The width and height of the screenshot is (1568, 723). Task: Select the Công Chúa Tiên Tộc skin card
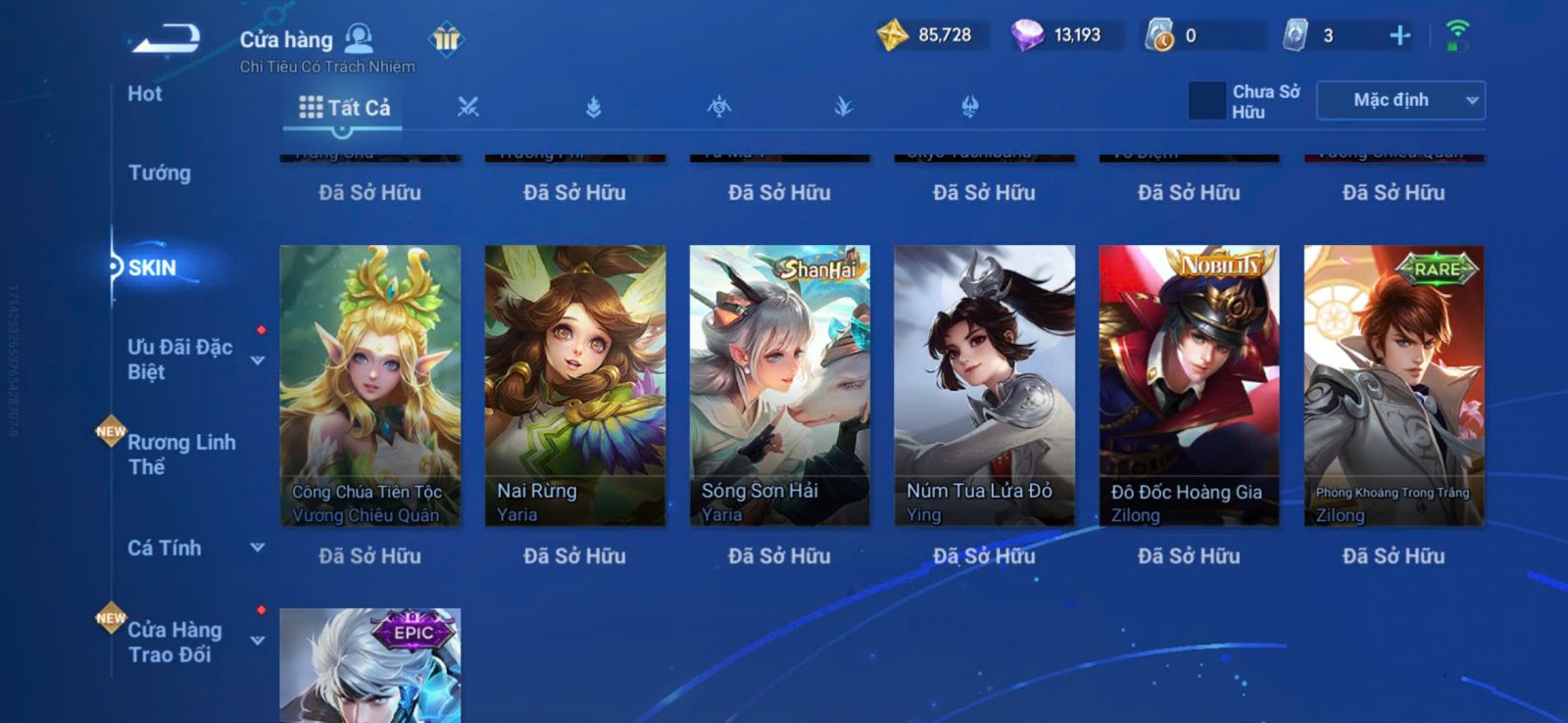[x=369, y=385]
